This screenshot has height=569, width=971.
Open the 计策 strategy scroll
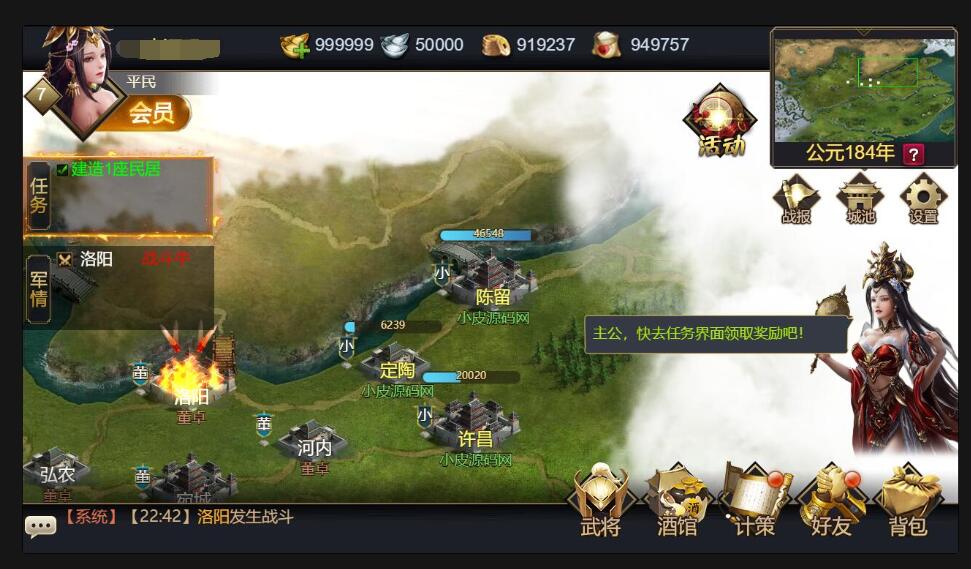(x=754, y=498)
